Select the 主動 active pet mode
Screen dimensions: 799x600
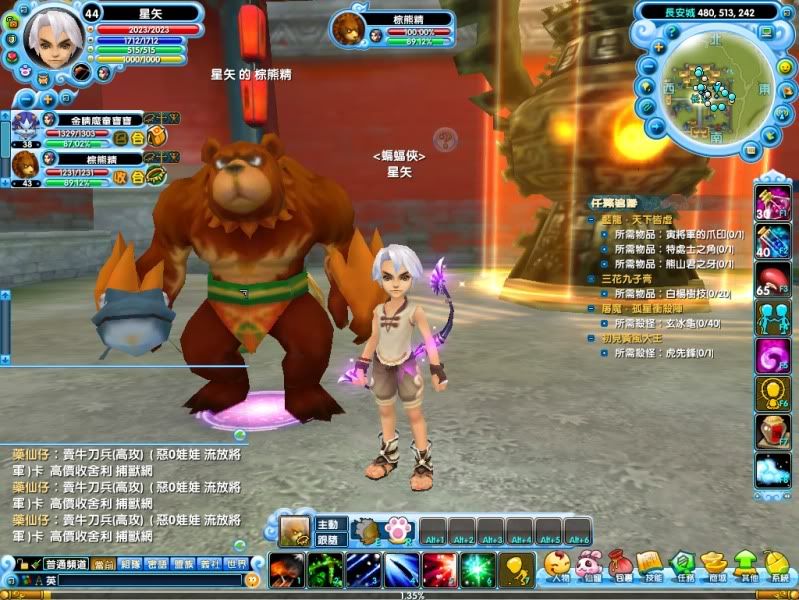click(328, 524)
